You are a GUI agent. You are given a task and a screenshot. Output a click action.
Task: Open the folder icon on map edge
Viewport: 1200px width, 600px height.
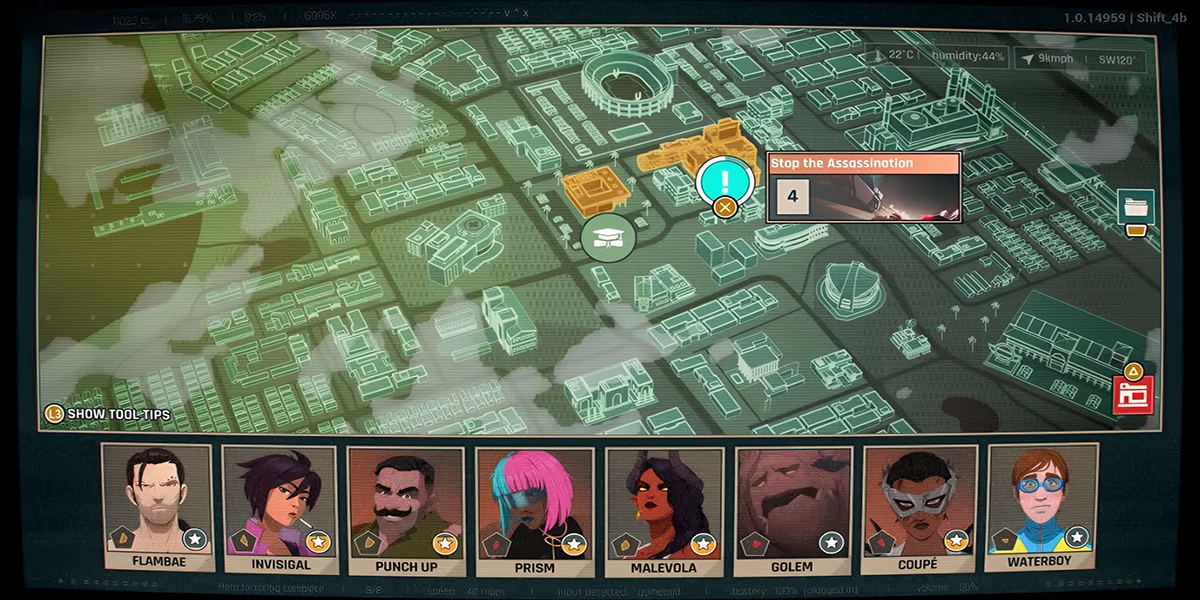click(x=1135, y=207)
